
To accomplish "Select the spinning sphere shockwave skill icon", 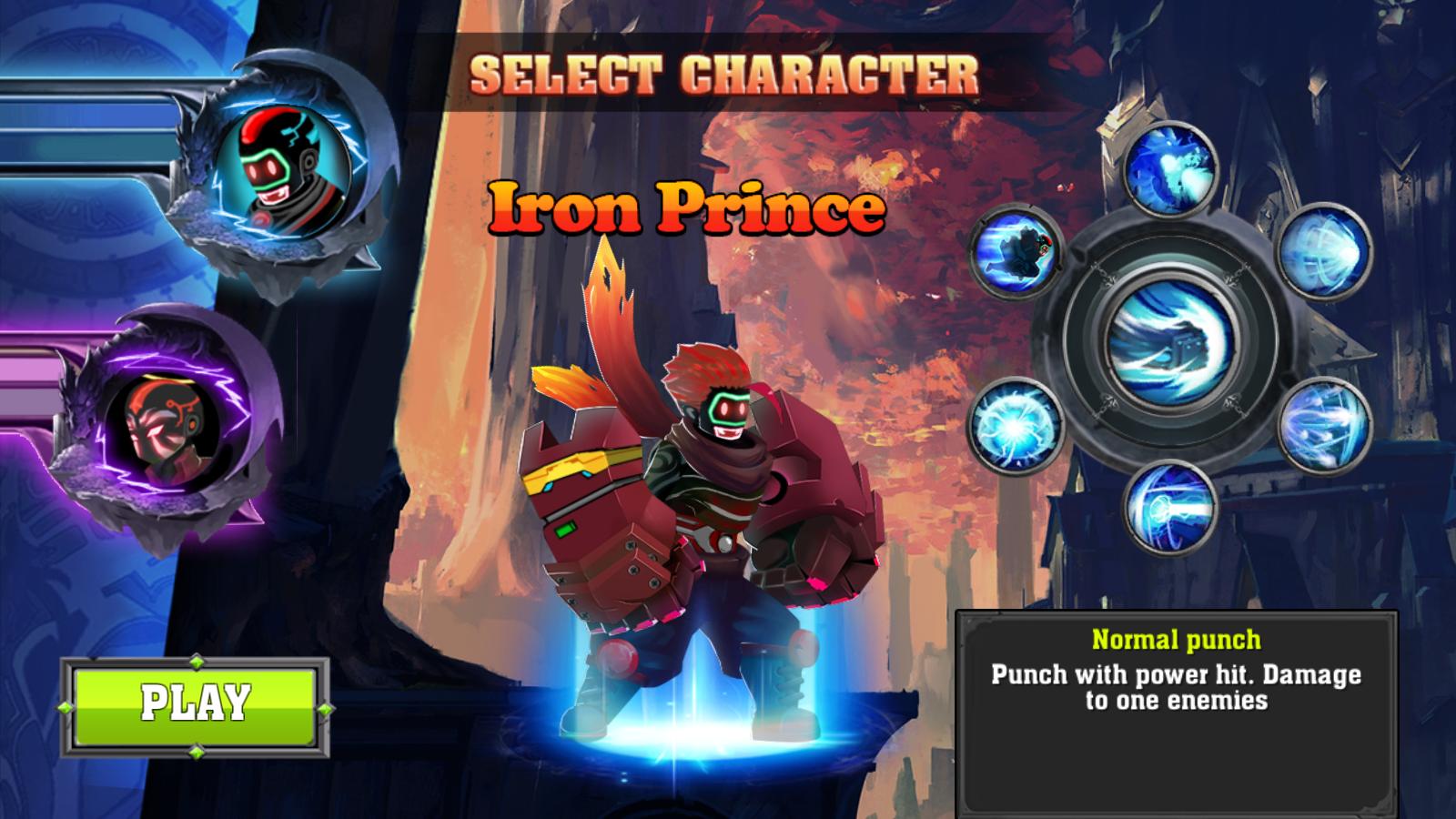I will pyautogui.click(x=1324, y=248).
